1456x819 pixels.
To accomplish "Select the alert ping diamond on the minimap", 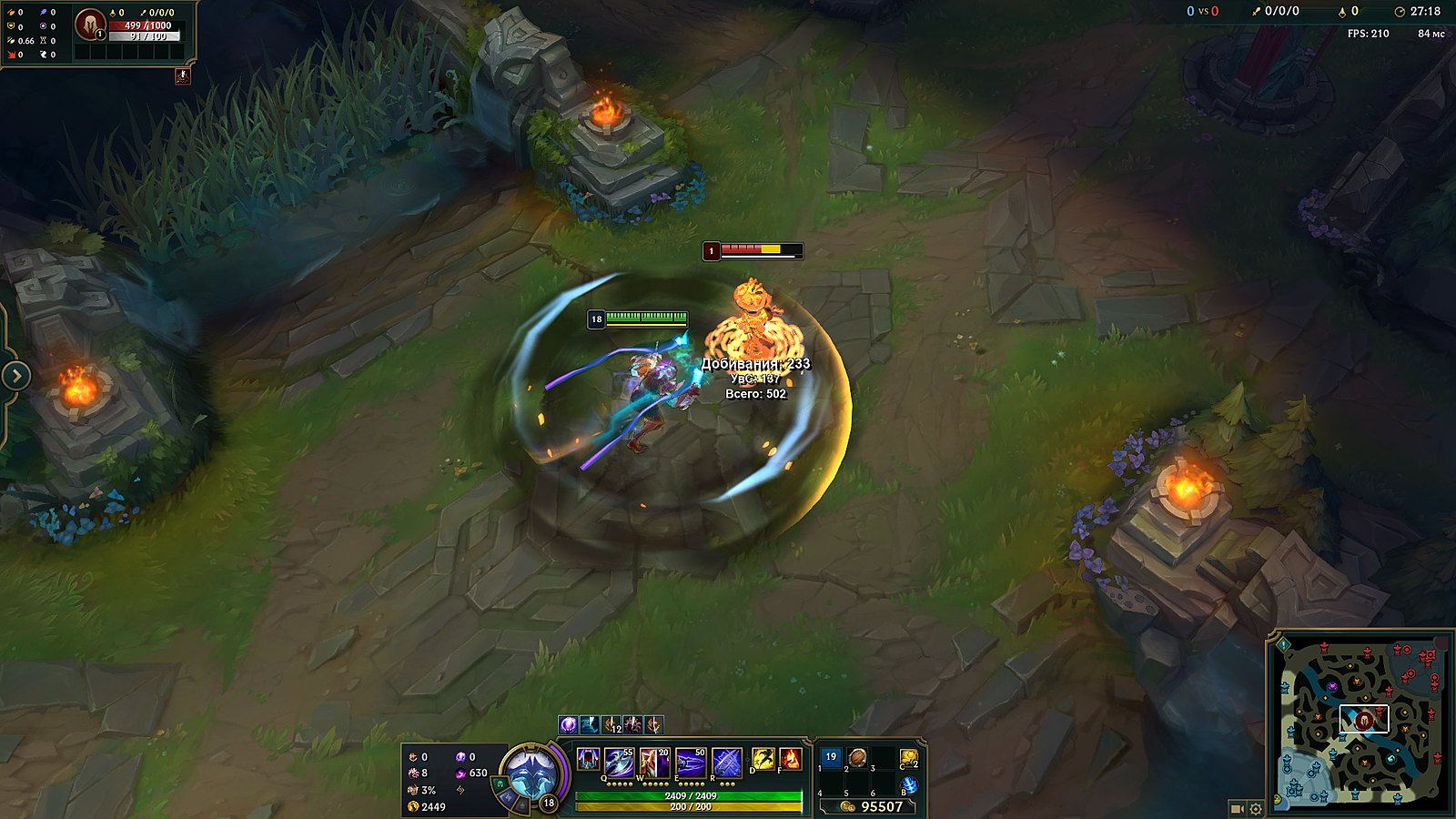I will tap(1283, 644).
